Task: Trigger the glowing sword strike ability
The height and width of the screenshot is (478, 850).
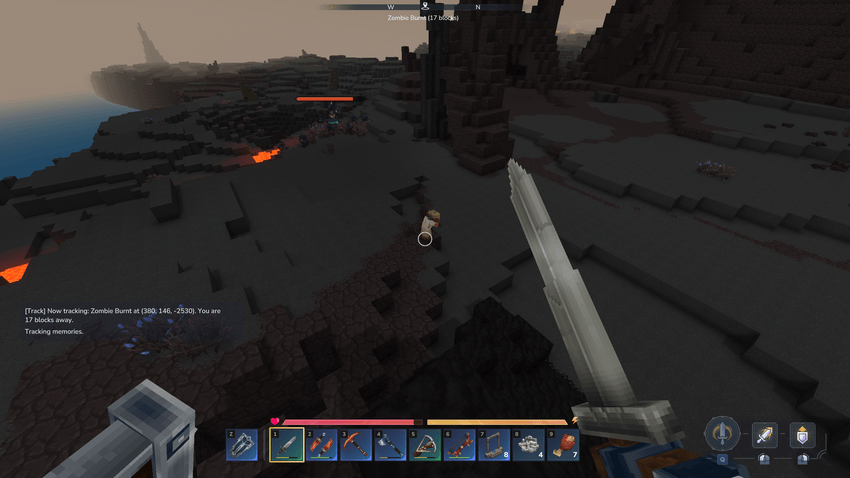Action: pos(764,434)
